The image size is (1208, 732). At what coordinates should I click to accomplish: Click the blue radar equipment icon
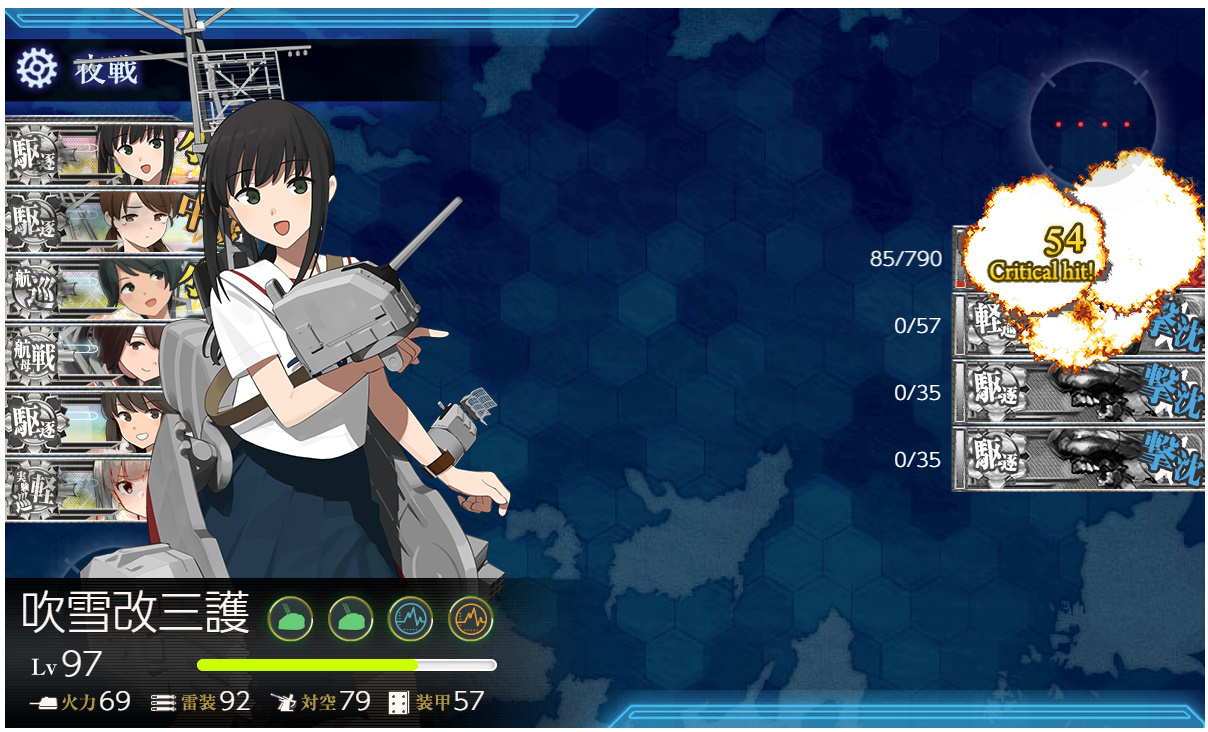click(x=410, y=619)
